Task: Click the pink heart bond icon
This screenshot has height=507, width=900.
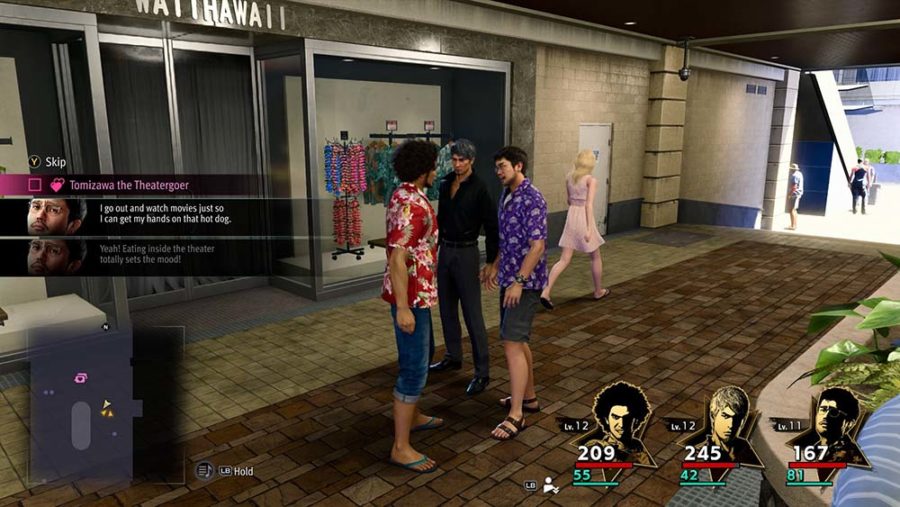Action: (x=57, y=185)
